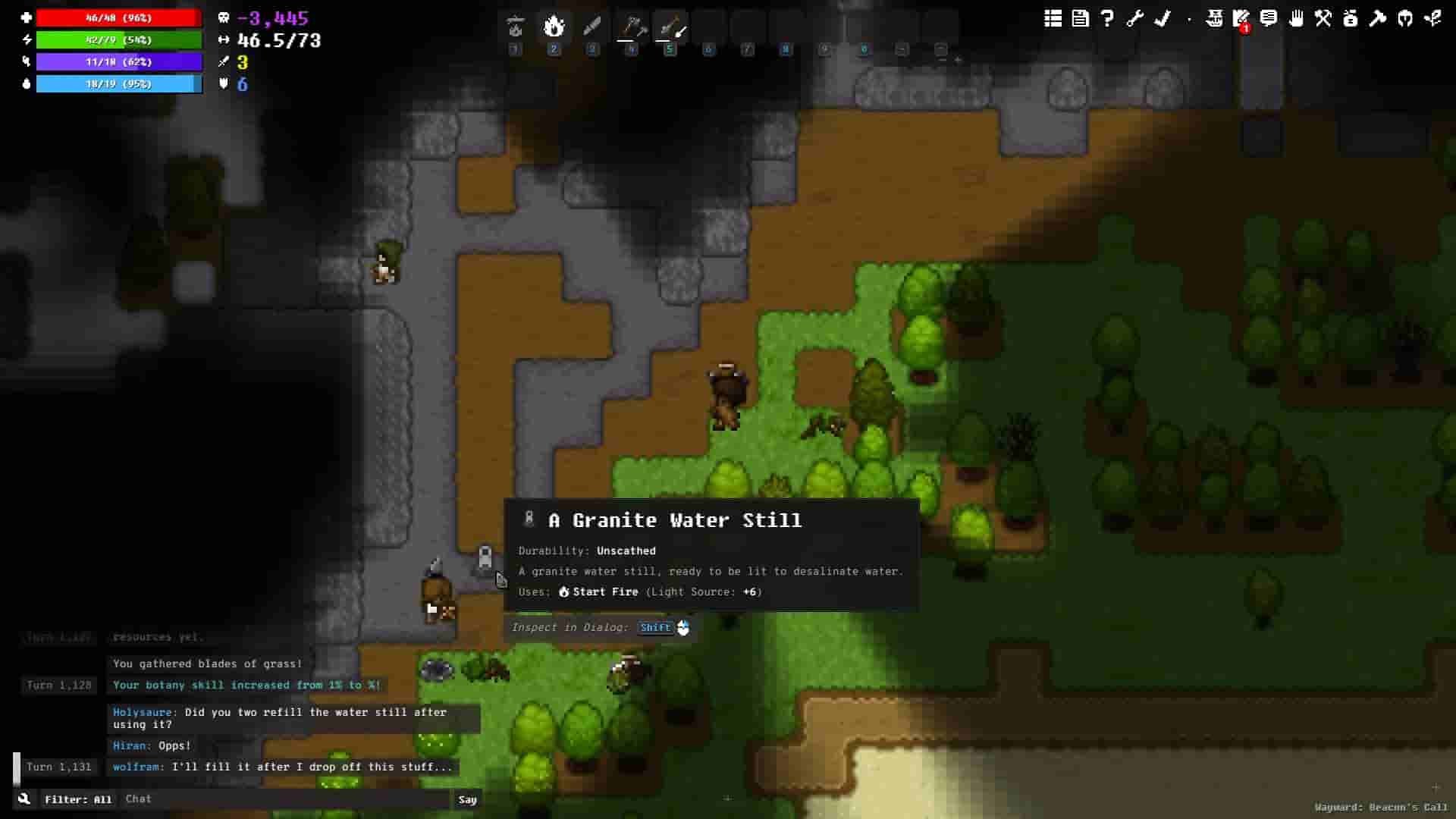Screen dimensions: 1456x819
Task: Select the action slot numbered 5
Action: (x=670, y=28)
